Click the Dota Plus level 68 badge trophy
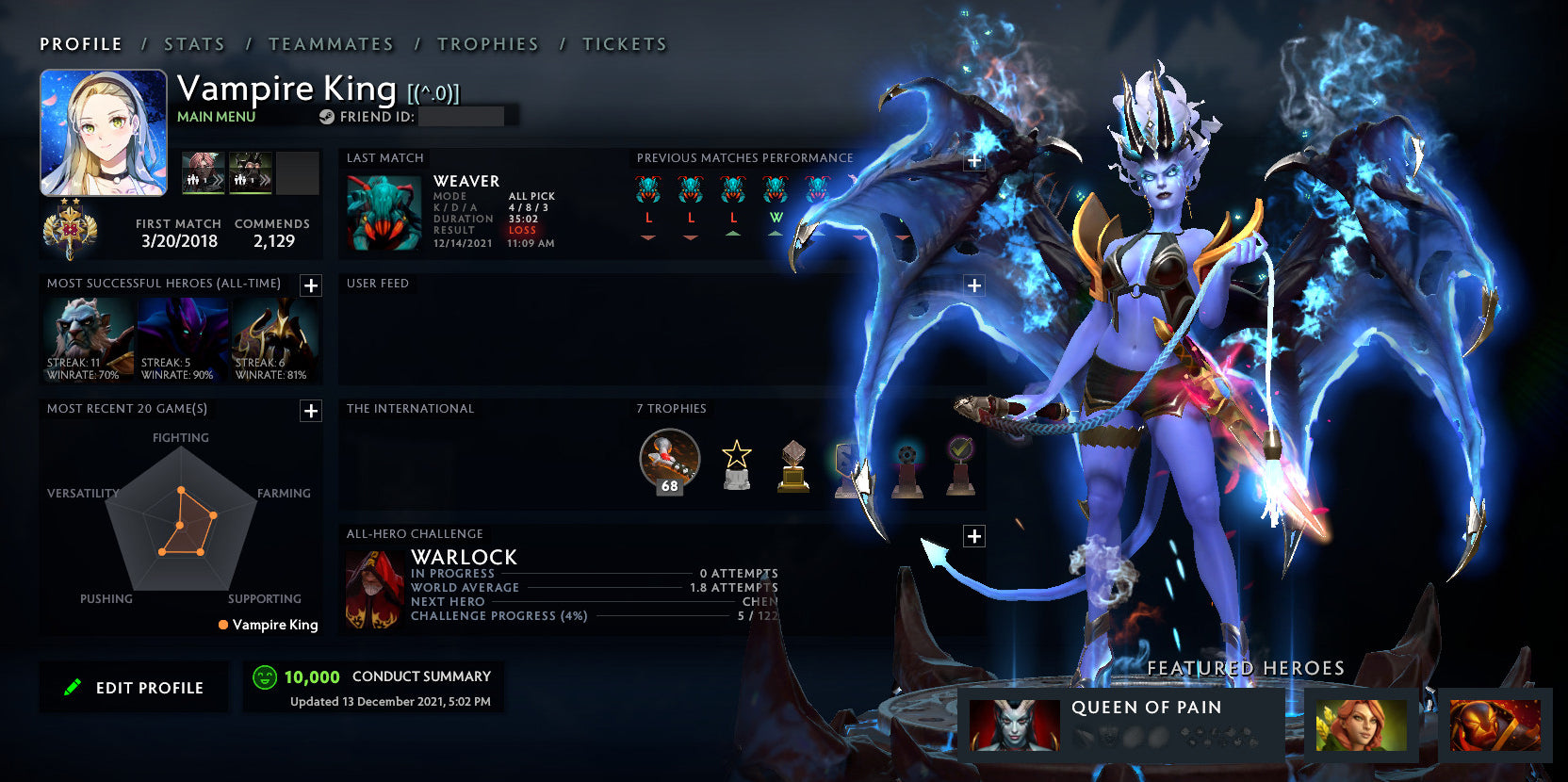 (669, 460)
